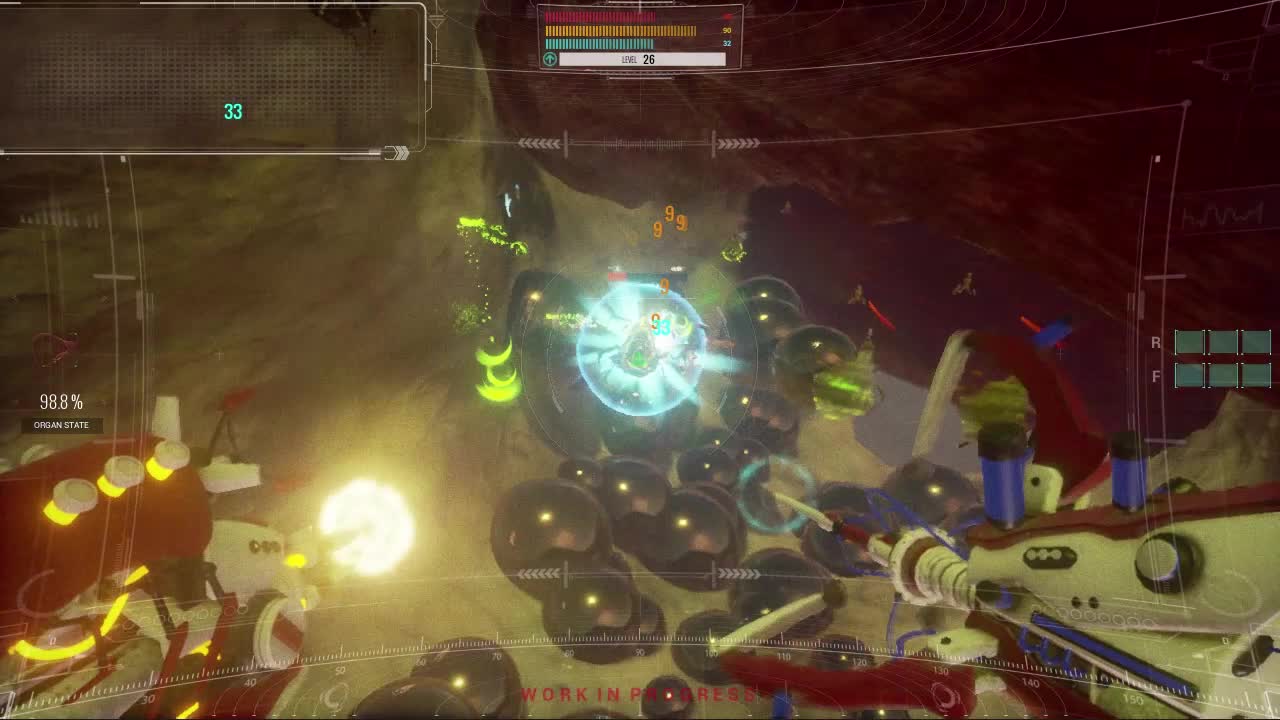
Task: Select the green level-up arrow icon
Action: [548, 59]
